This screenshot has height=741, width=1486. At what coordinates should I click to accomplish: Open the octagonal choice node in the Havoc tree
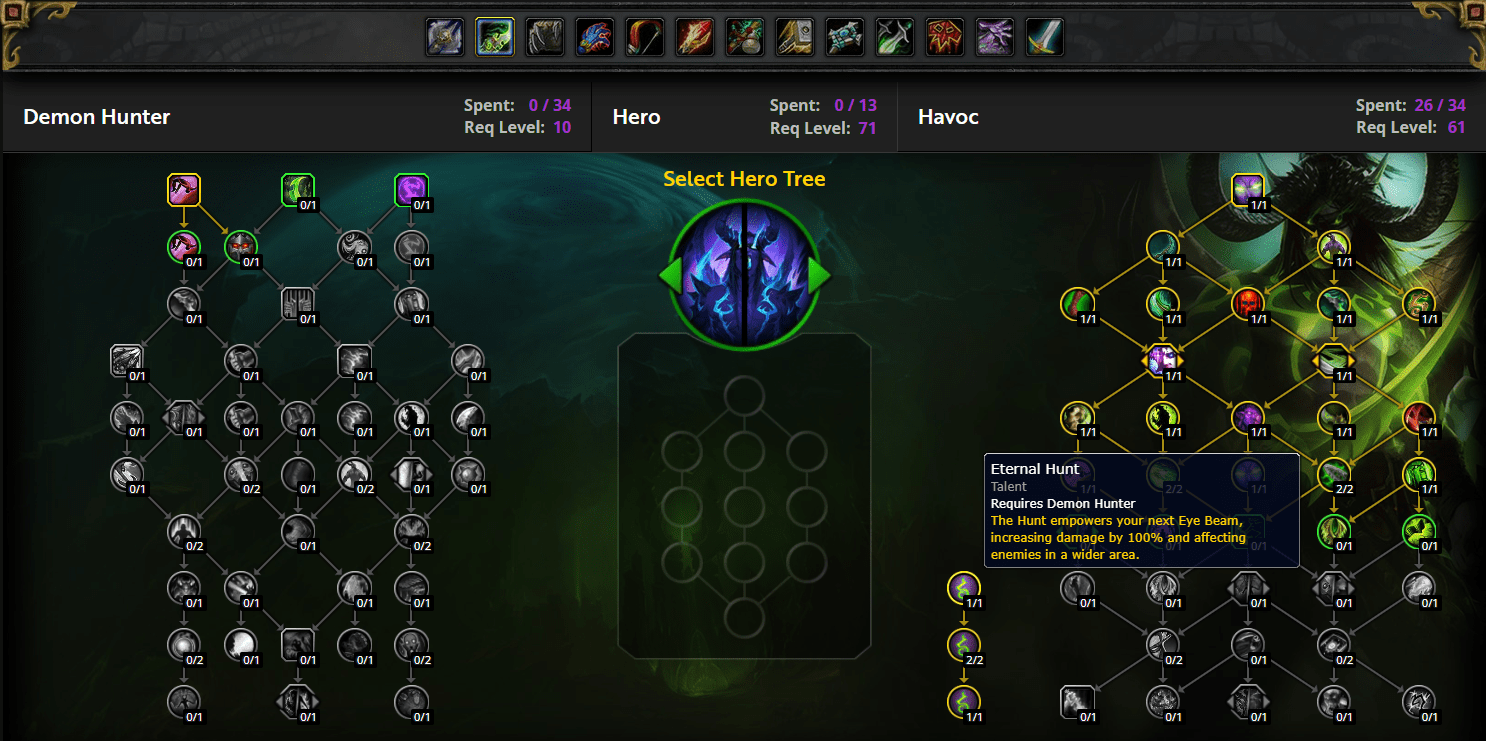pyautogui.click(x=1162, y=360)
